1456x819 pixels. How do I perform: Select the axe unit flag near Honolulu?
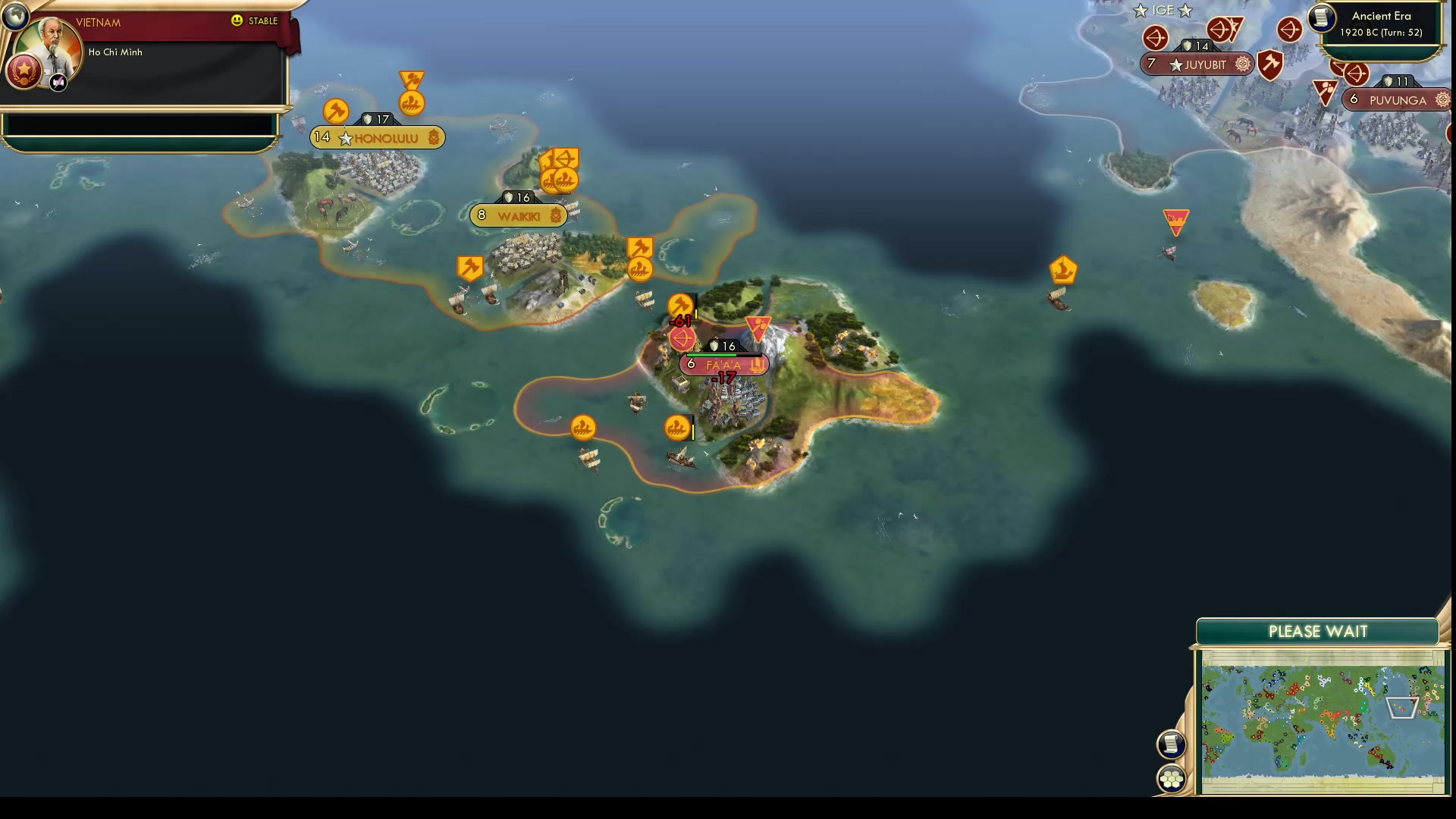[337, 111]
